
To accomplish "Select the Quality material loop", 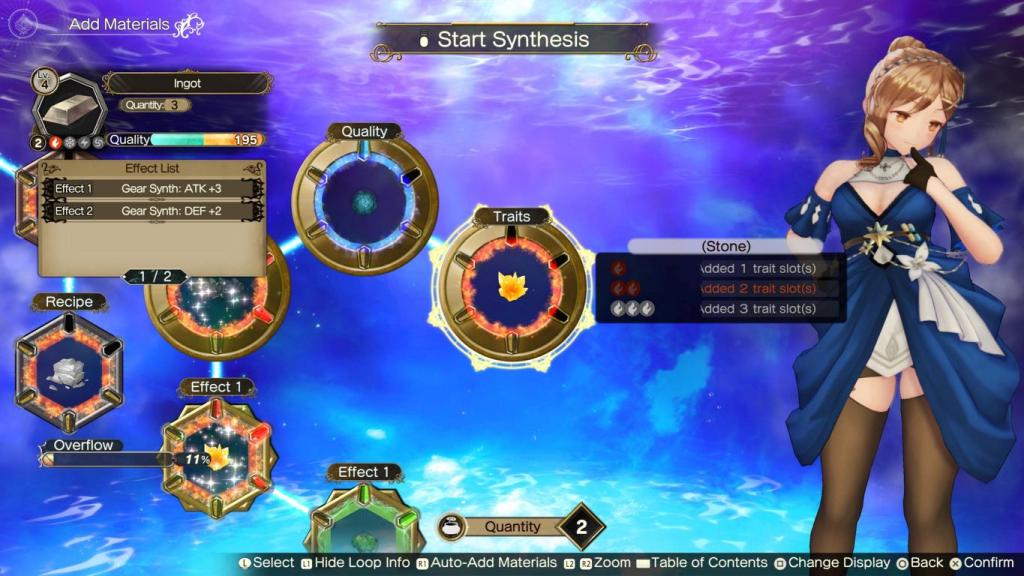I will point(364,202).
